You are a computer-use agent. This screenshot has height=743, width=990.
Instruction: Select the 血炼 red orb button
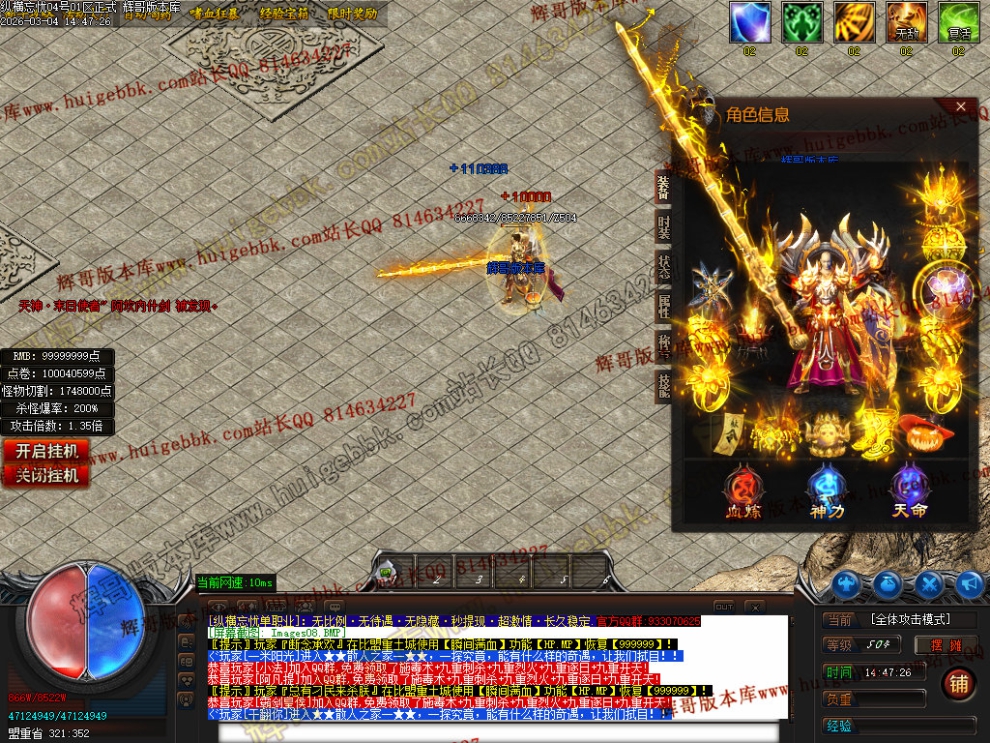pyautogui.click(x=743, y=492)
